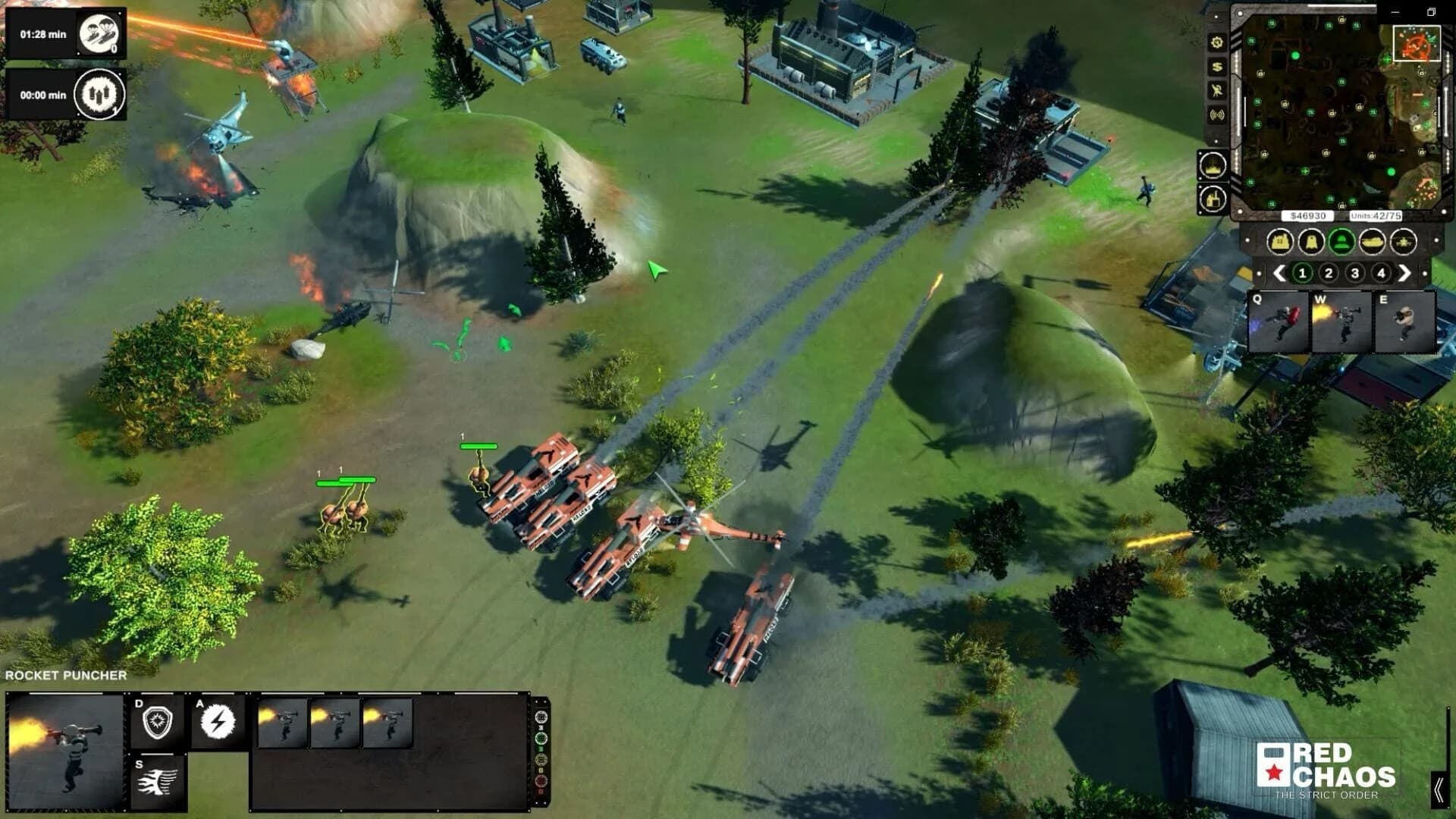The width and height of the screenshot is (1456, 819).
Task: Open the factory production icon below the tank icon
Action: coord(1213,199)
